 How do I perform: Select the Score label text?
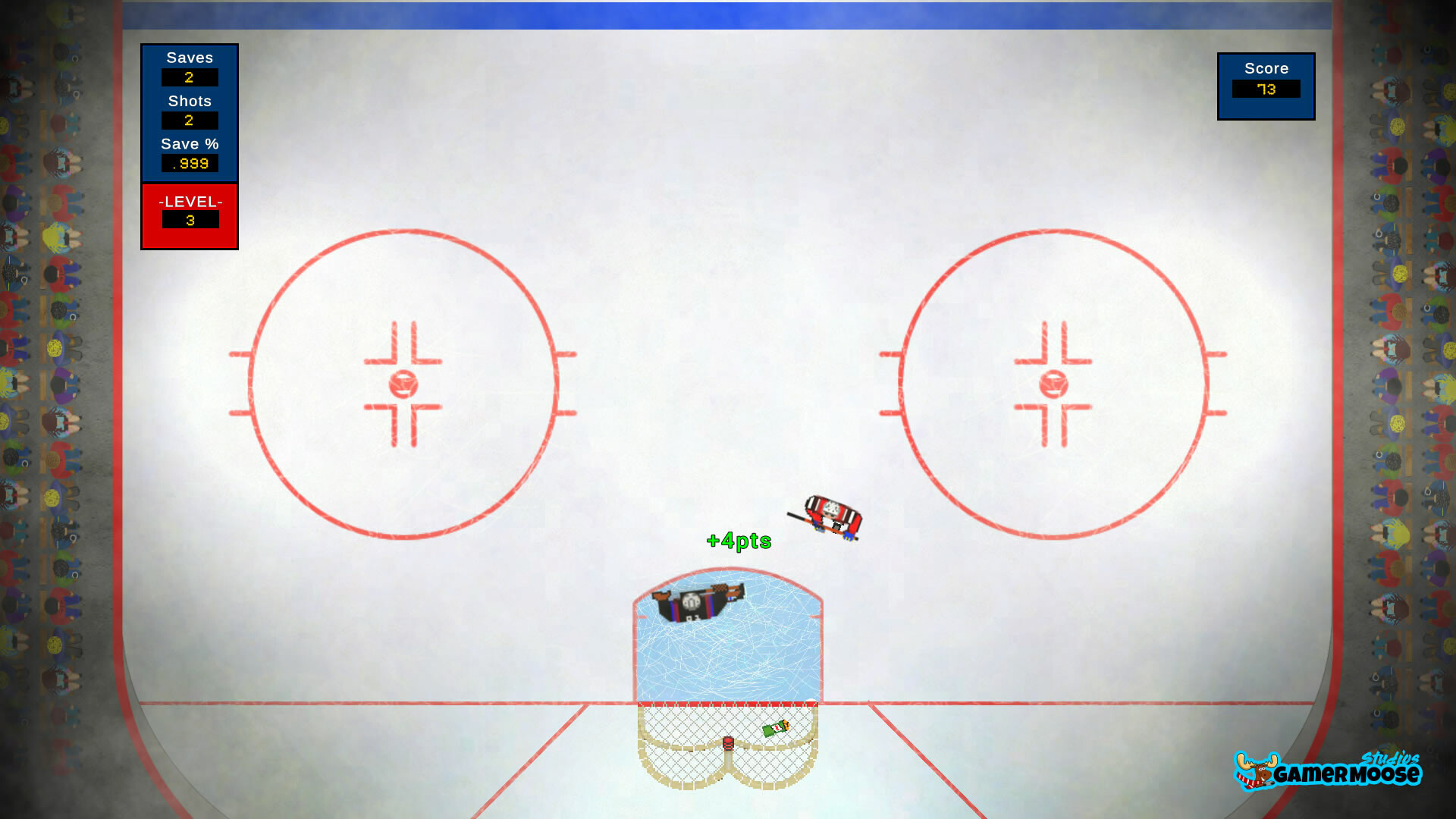point(1265,68)
